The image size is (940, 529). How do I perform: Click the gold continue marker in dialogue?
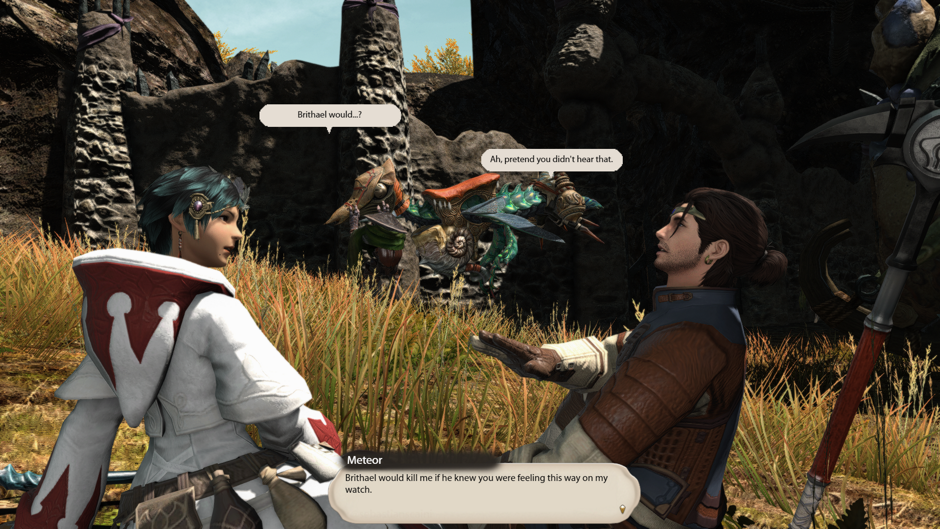622,509
